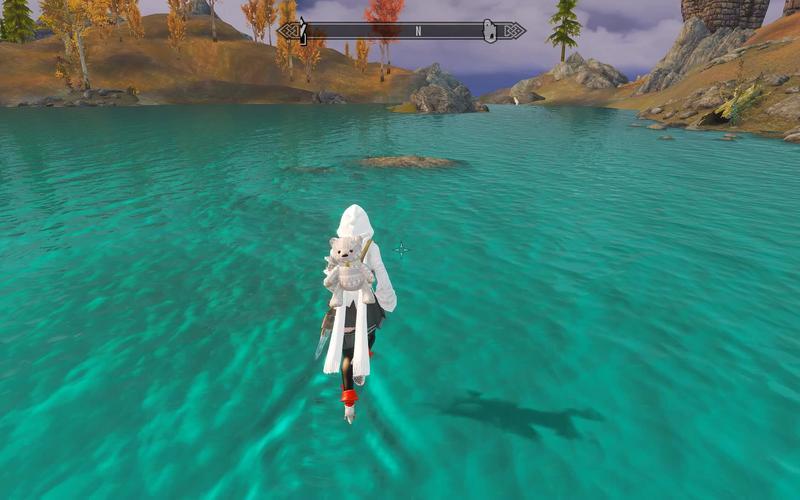Click the location marker at the compass's left end
800x500 pixels.
tap(301, 32)
